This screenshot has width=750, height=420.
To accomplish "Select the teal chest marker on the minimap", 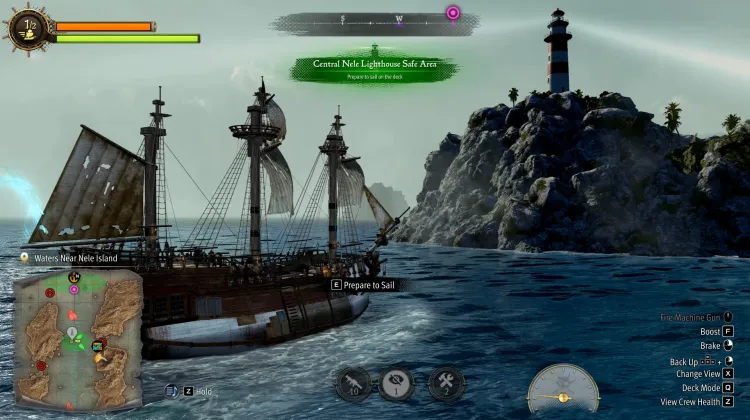I will click(x=98, y=346).
